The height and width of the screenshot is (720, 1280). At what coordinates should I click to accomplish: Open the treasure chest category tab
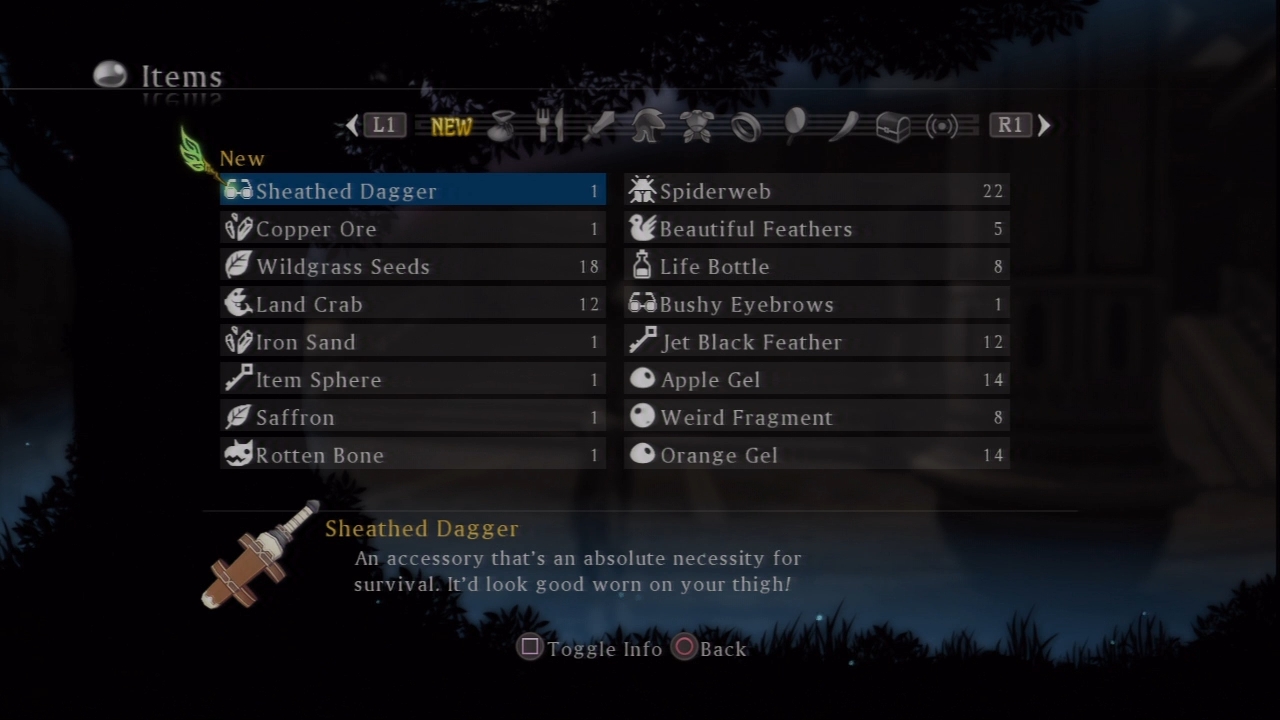click(893, 126)
